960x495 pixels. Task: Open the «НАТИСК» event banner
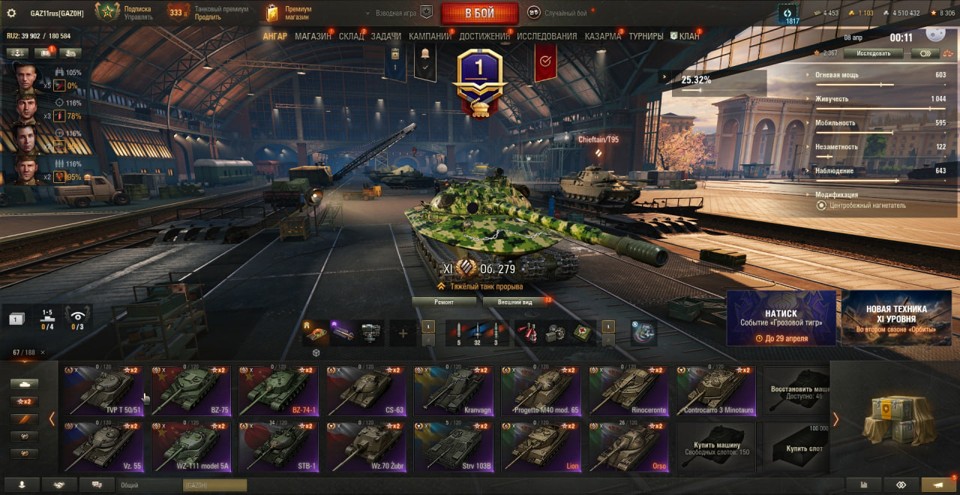point(781,318)
